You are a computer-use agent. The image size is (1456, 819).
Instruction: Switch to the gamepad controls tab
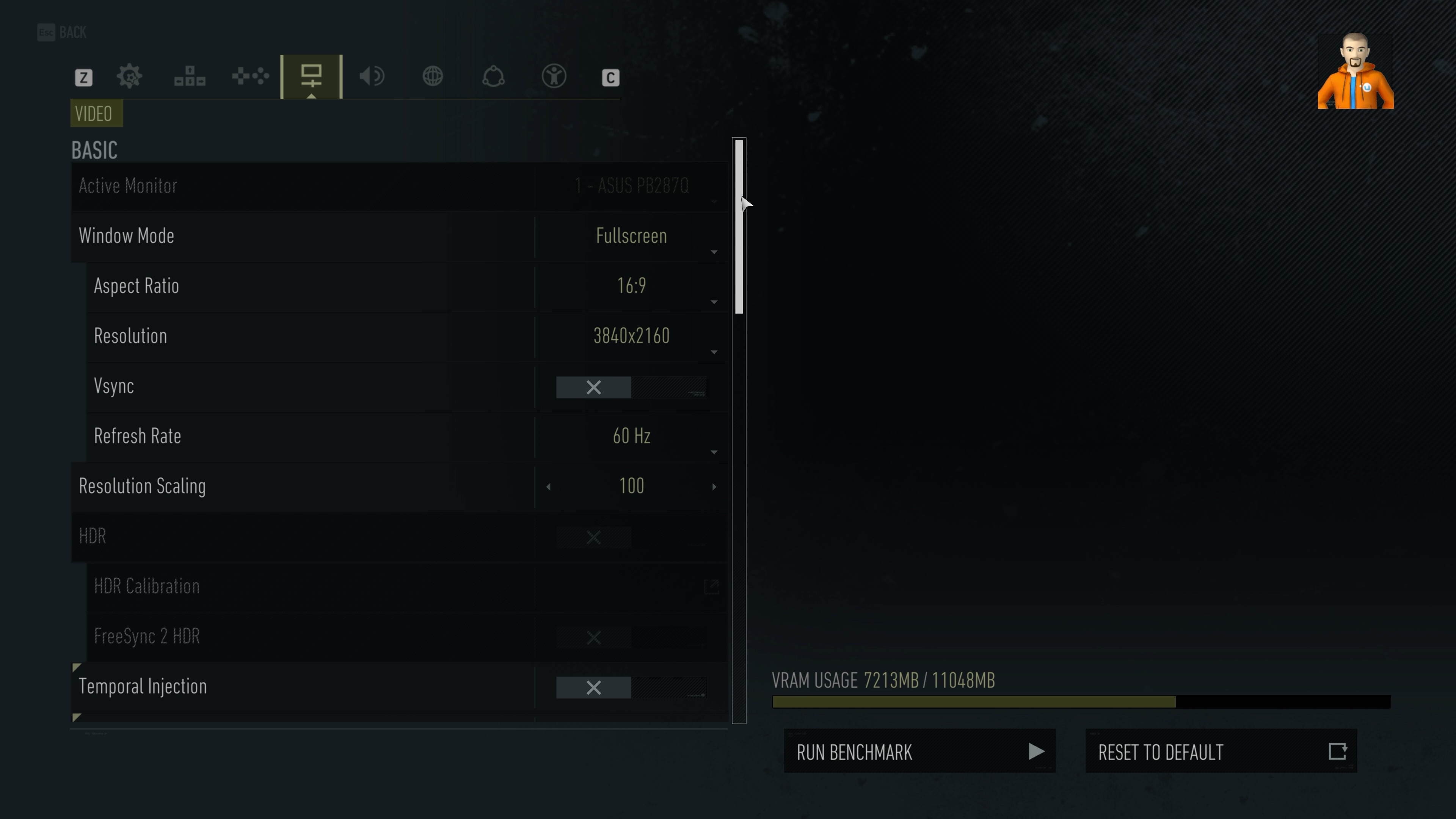click(250, 76)
